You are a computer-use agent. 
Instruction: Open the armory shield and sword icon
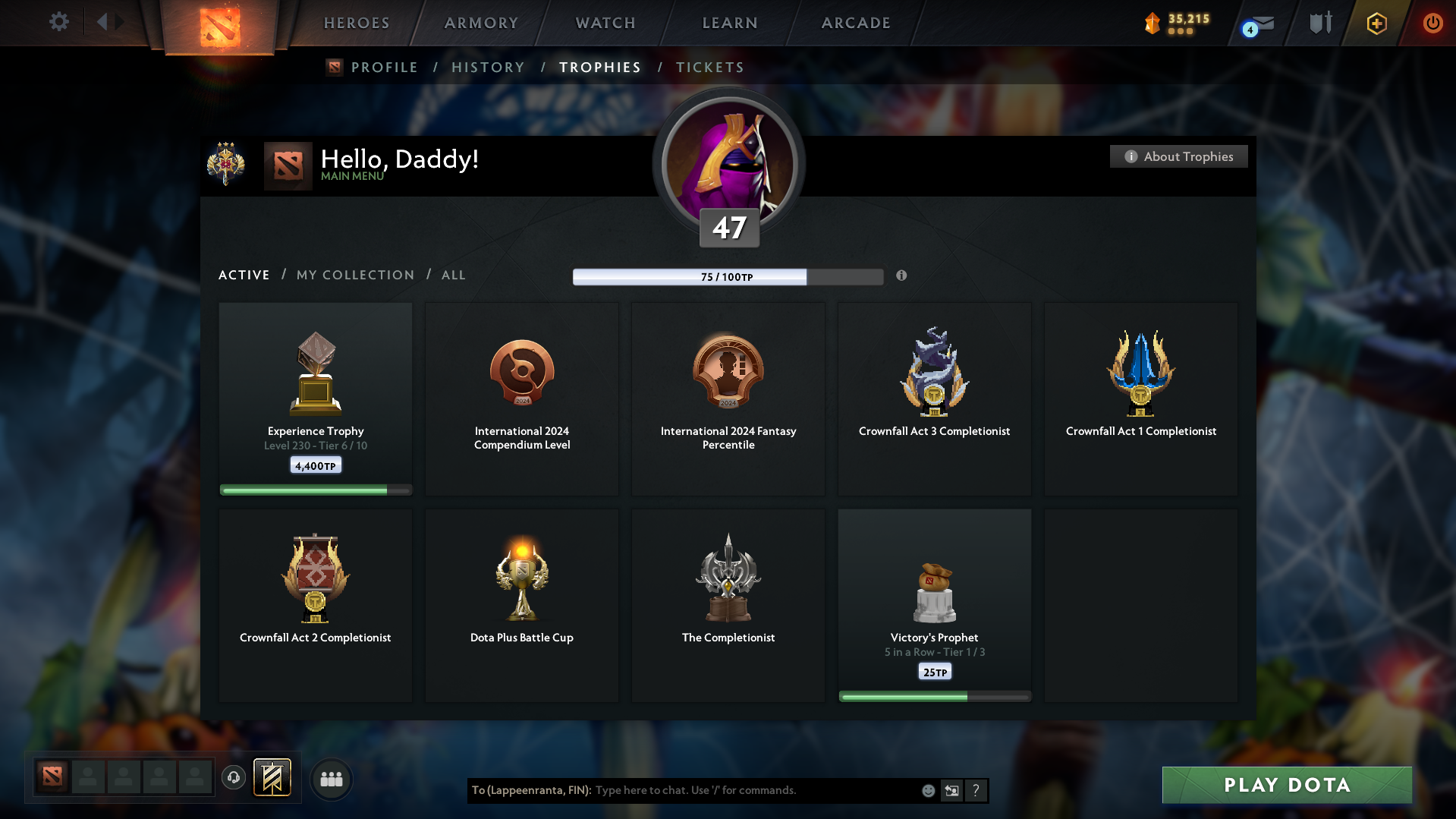point(1319,23)
